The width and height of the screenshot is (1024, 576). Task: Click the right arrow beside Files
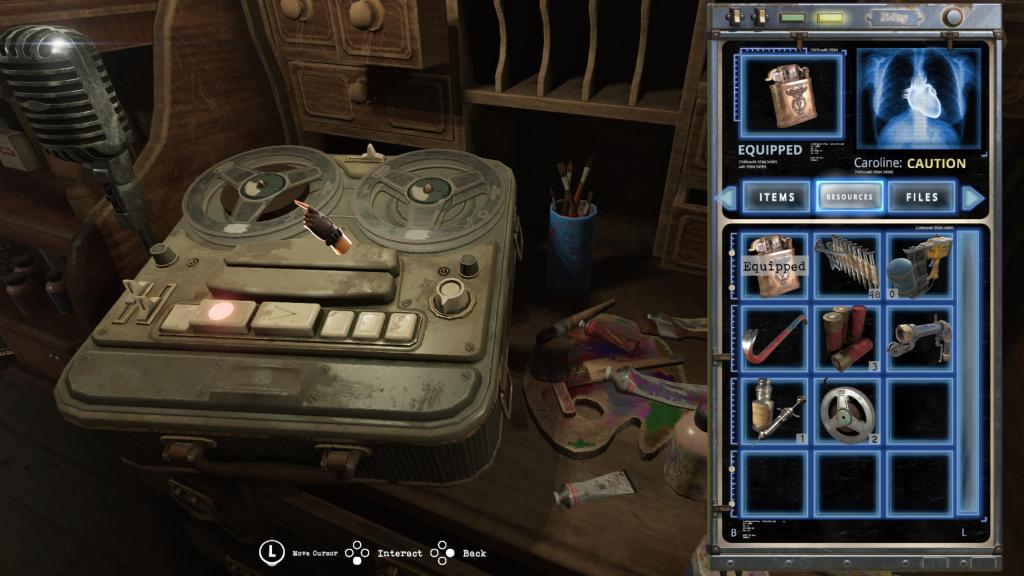click(972, 198)
